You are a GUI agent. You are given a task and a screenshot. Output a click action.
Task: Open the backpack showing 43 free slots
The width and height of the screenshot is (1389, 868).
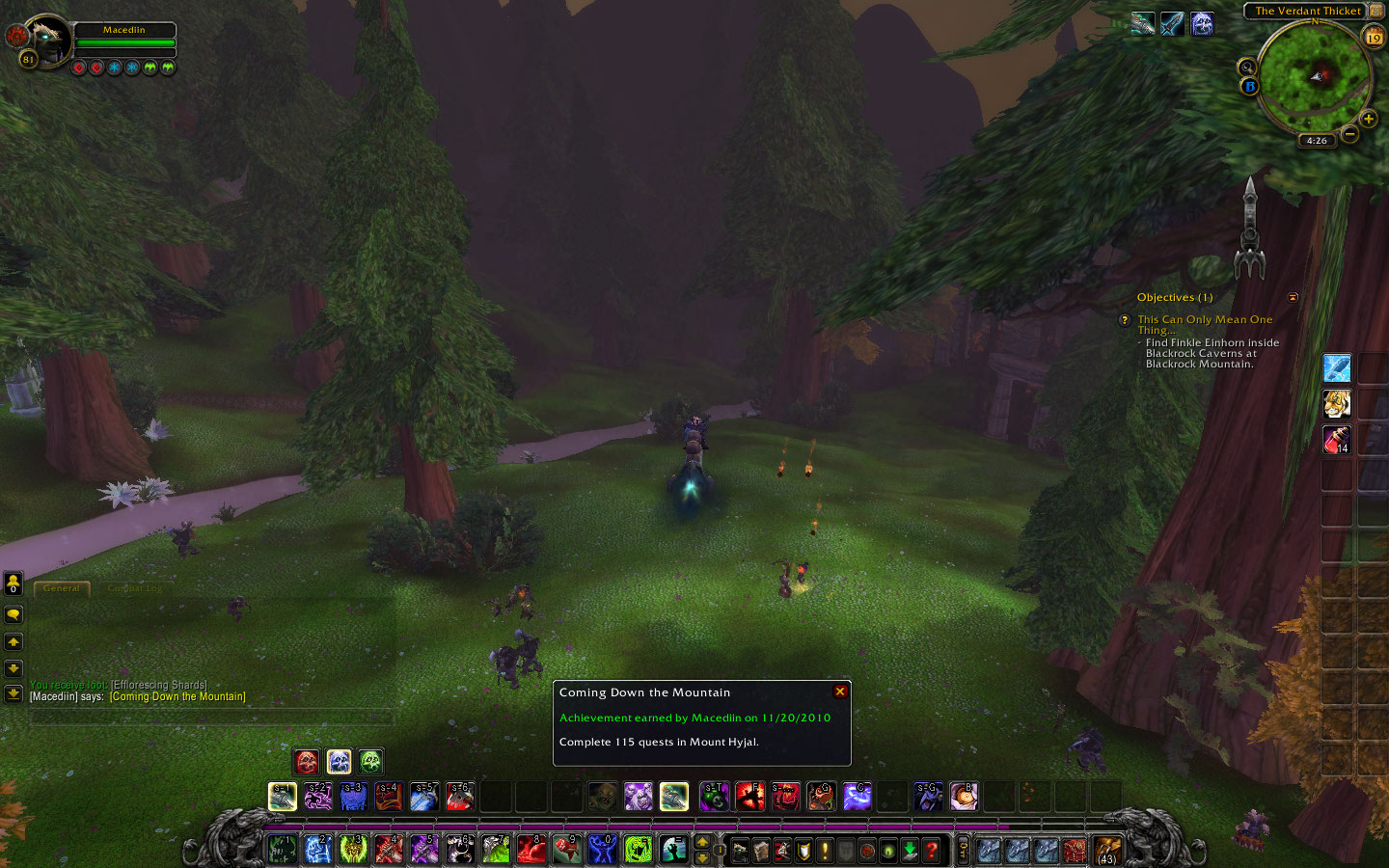pyautogui.click(x=1106, y=851)
